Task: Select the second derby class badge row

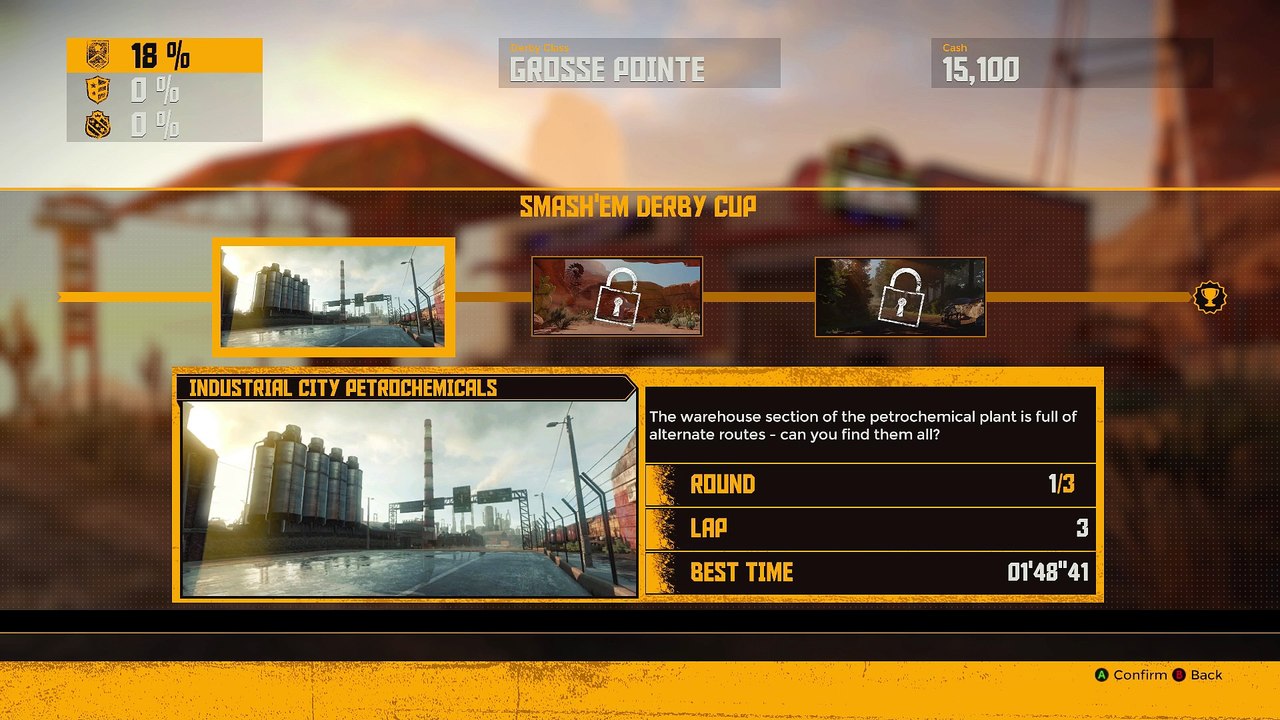Action: 164,91
